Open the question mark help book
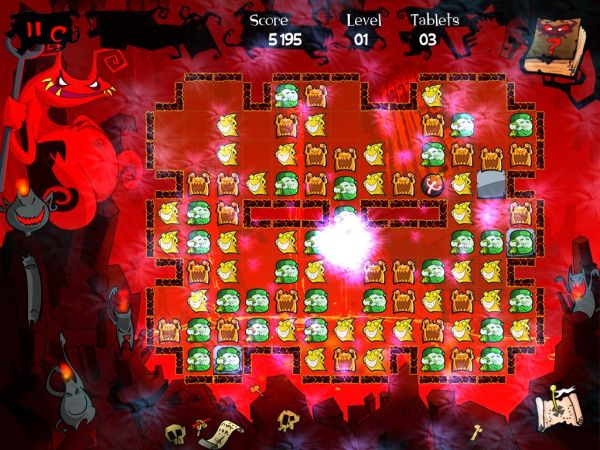 pos(562,45)
